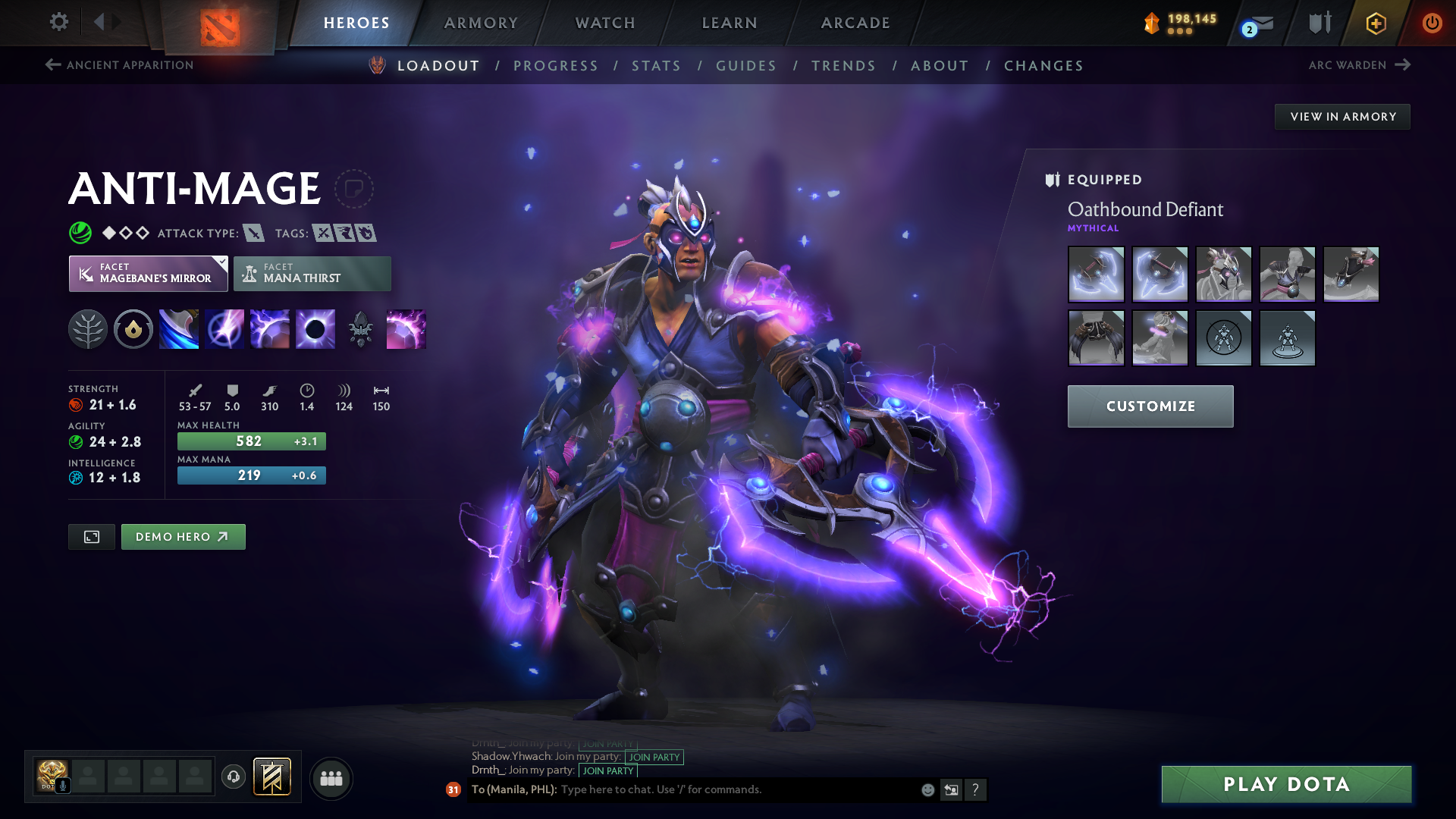The width and height of the screenshot is (1456, 819).
Task: Click the chat text input field
Action: click(x=736, y=789)
